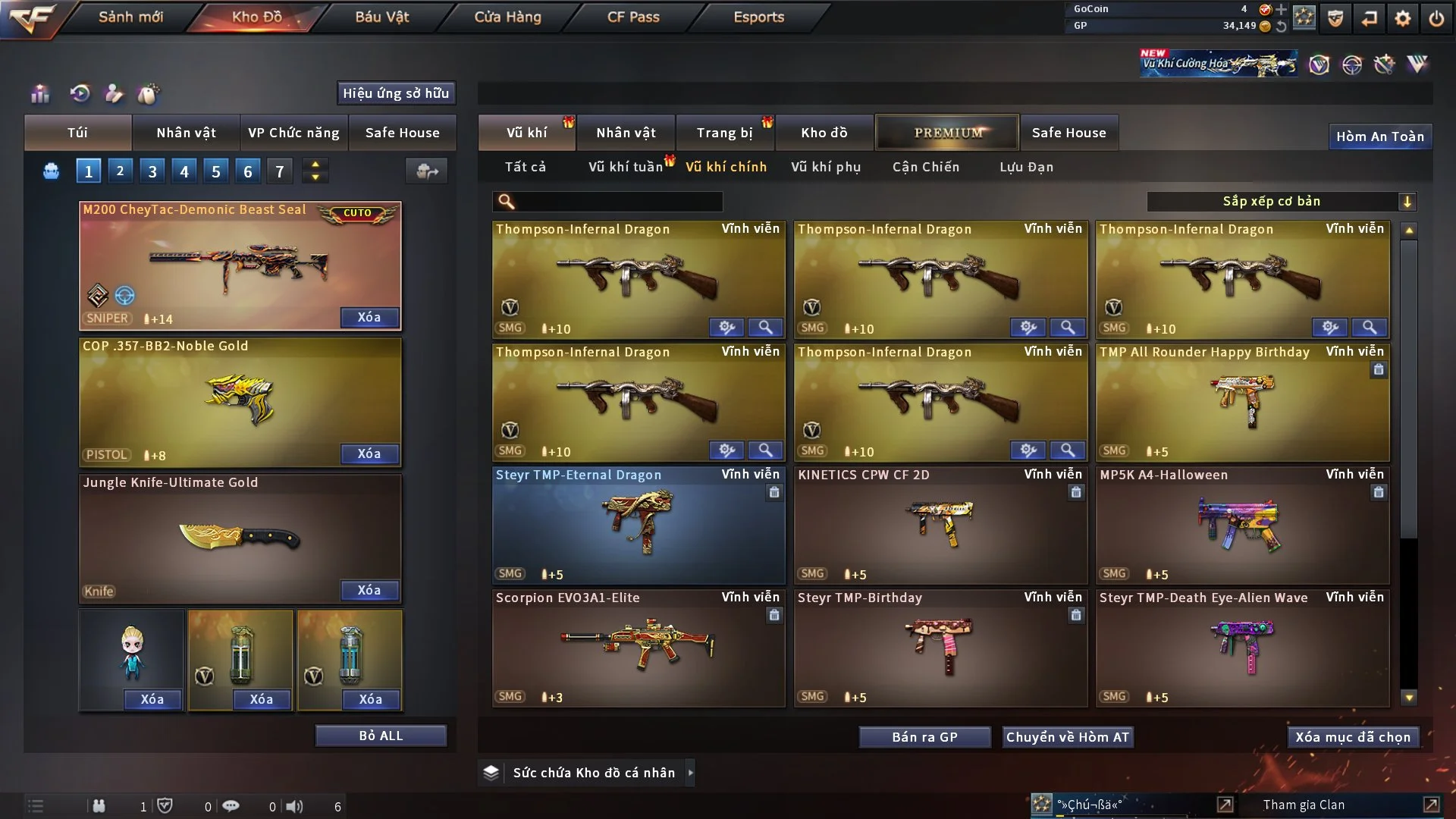Delete selection via Xóa mục đã chọn
This screenshot has height=819, width=1456.
pyautogui.click(x=1353, y=737)
